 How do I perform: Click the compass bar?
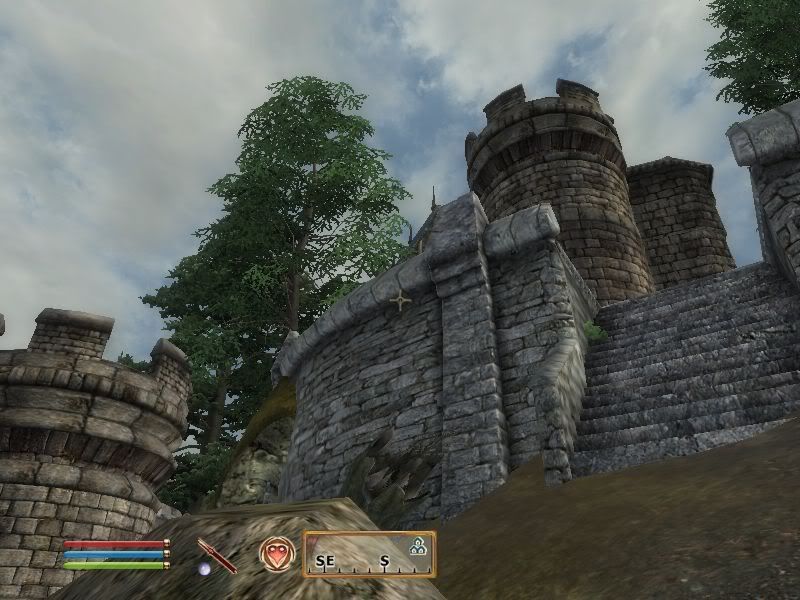pyautogui.click(x=369, y=554)
